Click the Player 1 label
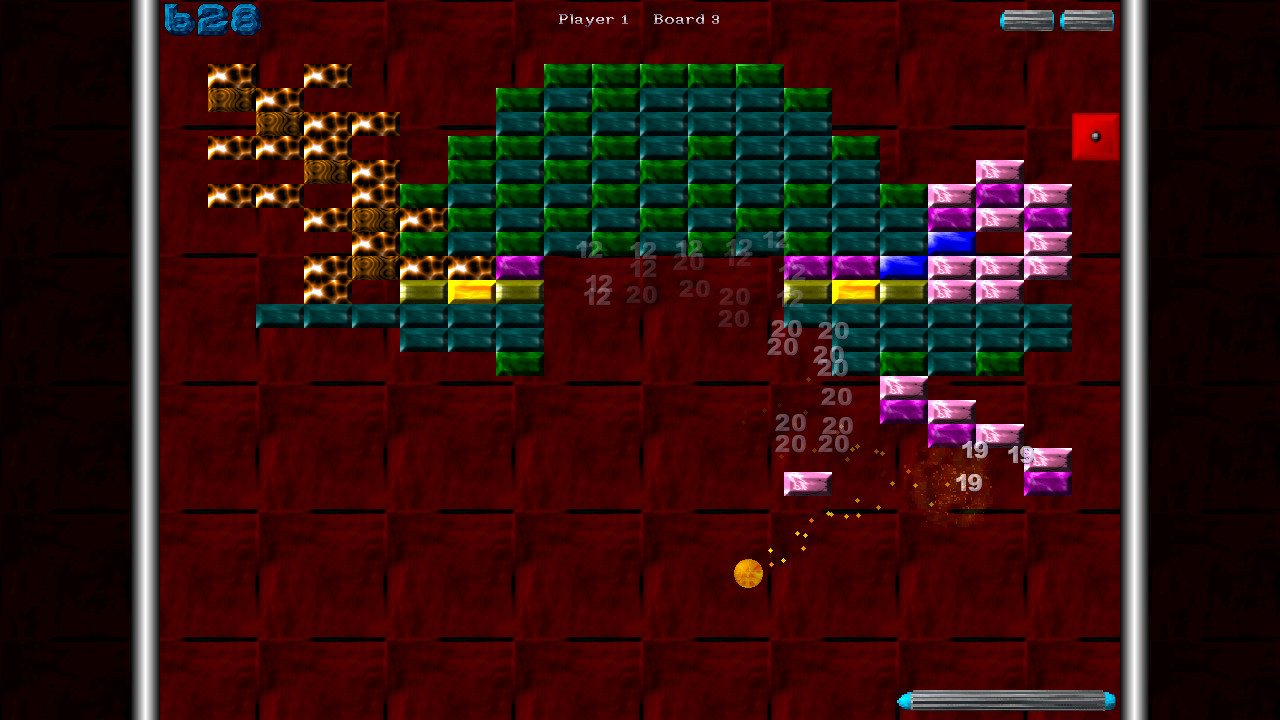The image size is (1280, 720). point(594,18)
